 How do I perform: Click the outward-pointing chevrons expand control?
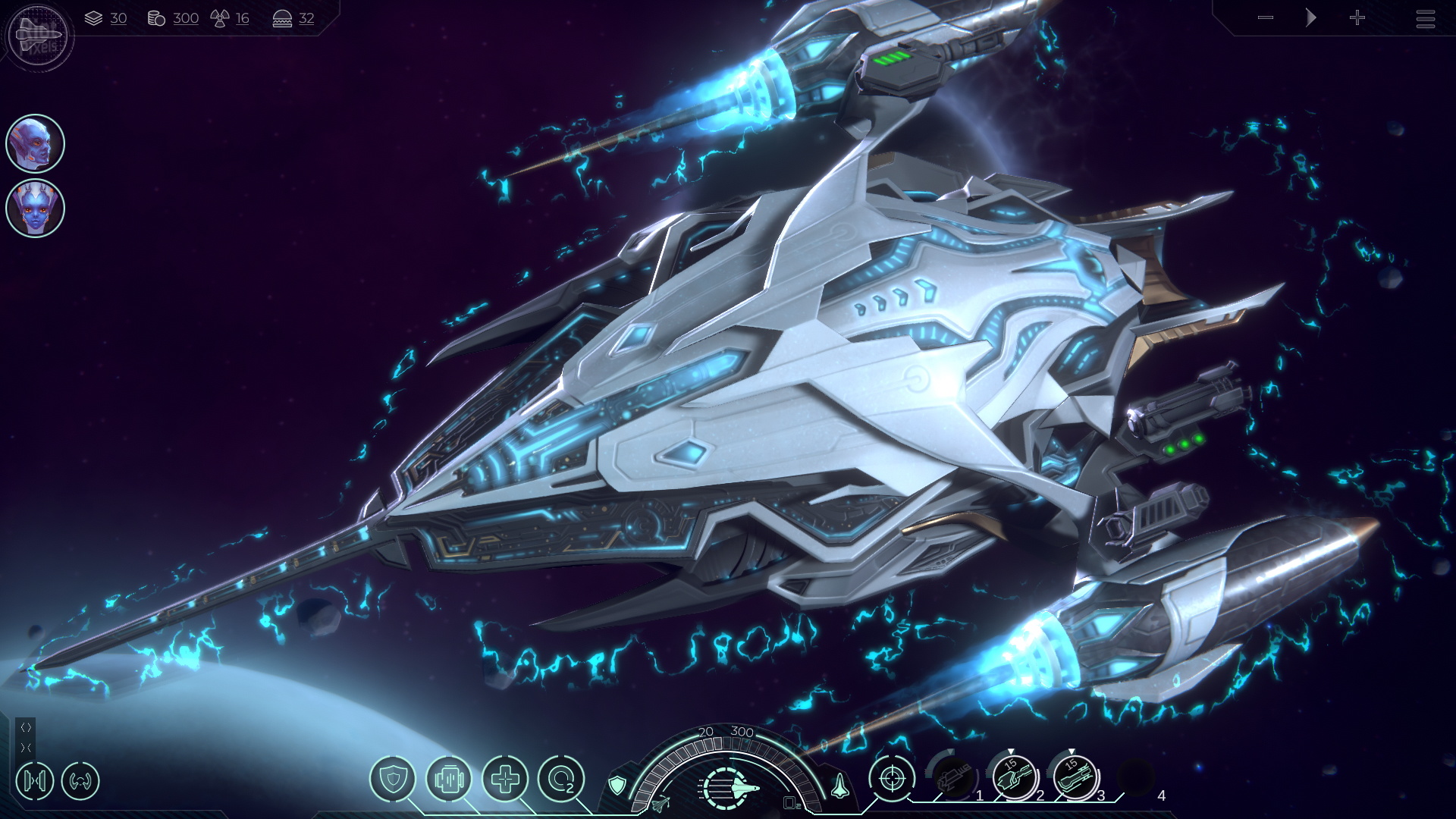coord(26,727)
